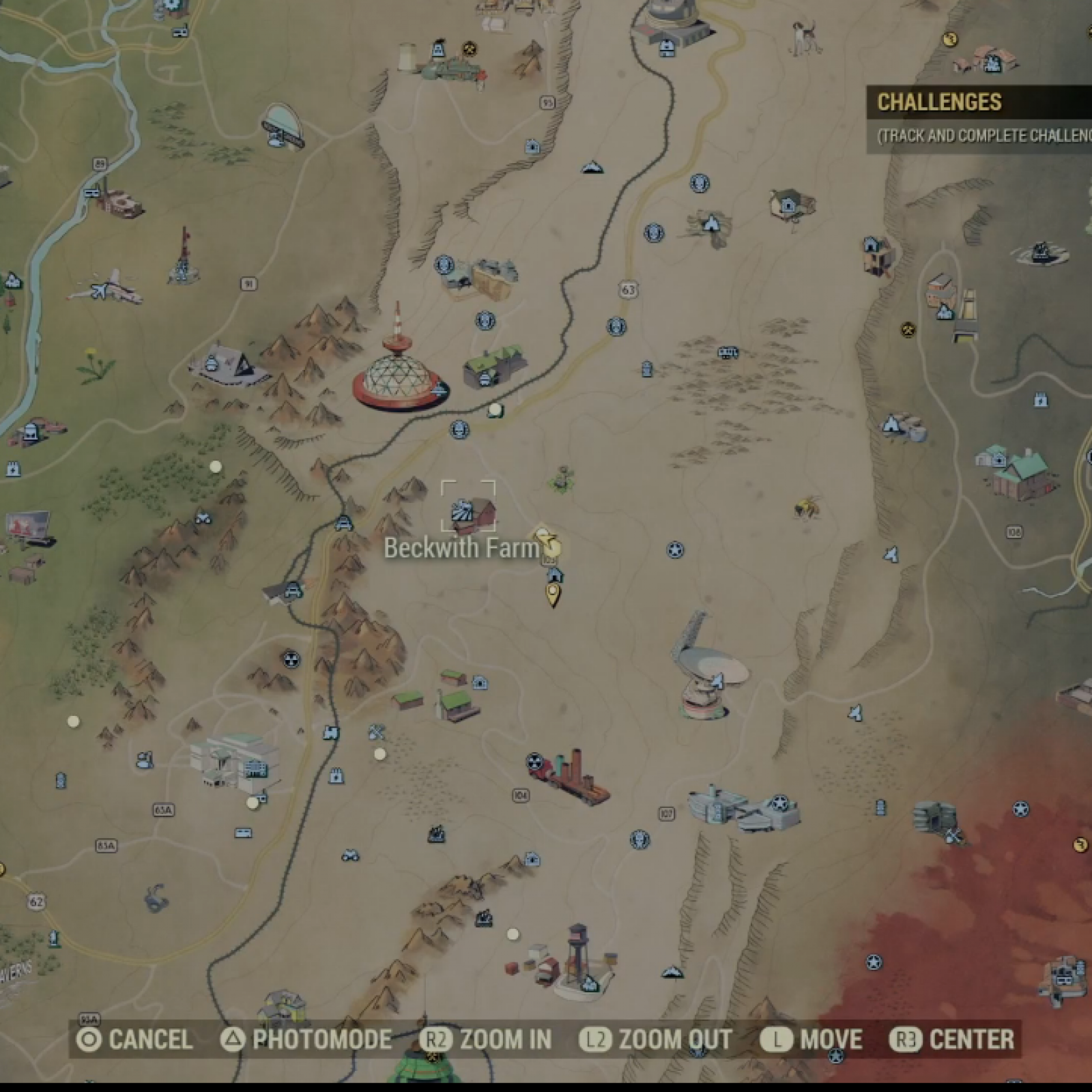Select the gray military base marker
The height and width of the screenshot is (1092, 1092).
pyautogui.click(x=744, y=807)
